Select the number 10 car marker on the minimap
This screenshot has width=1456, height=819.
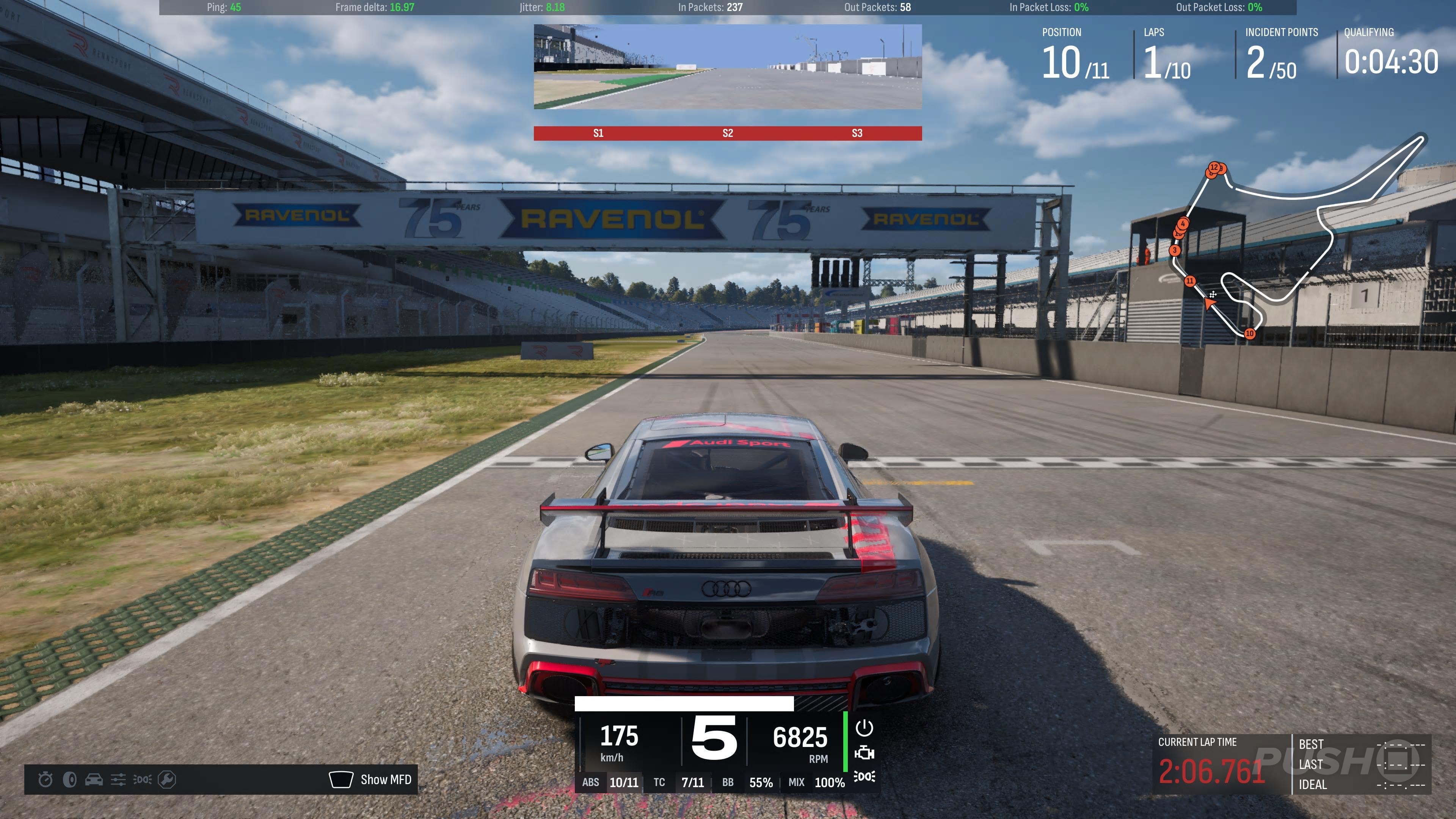[1250, 334]
